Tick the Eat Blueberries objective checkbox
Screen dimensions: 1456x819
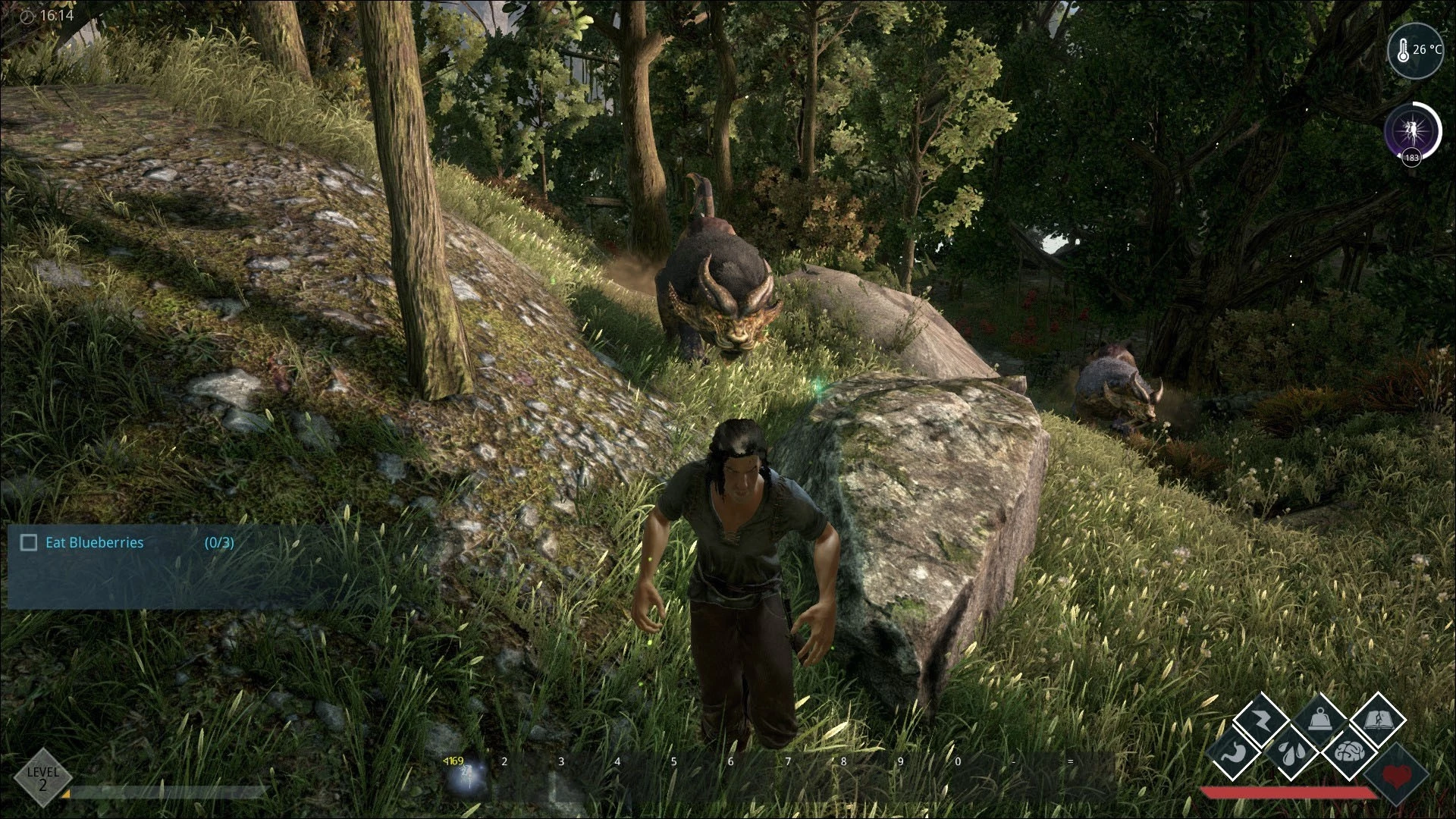point(29,542)
